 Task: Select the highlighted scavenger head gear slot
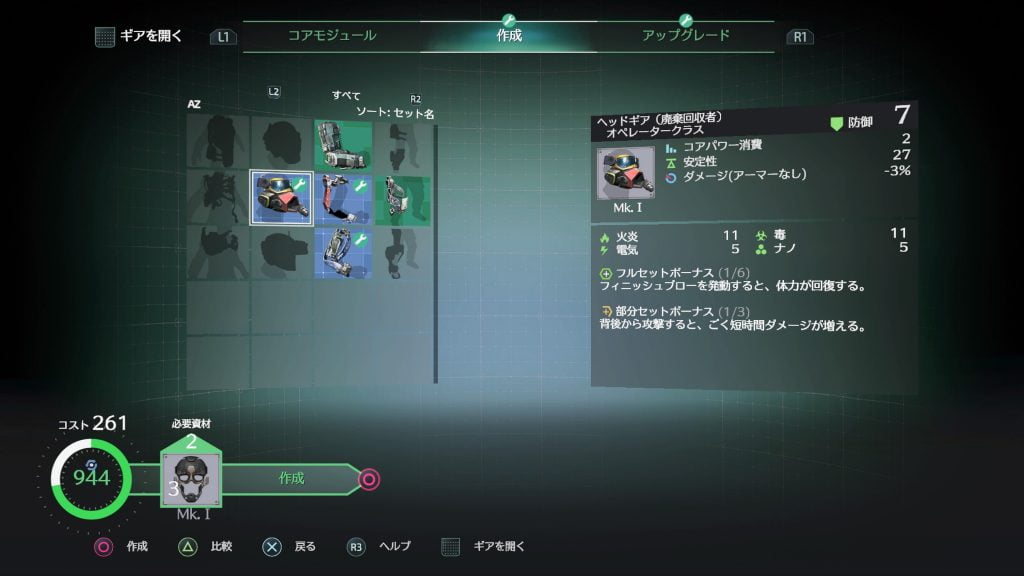point(280,197)
